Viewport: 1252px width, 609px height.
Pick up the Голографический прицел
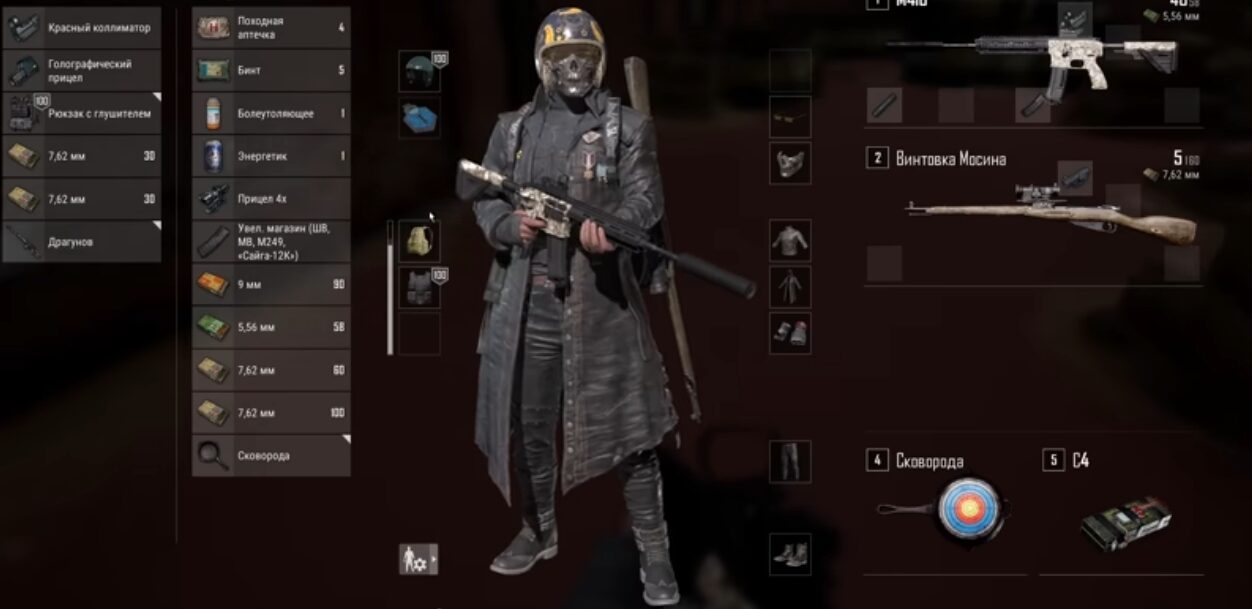[82, 71]
